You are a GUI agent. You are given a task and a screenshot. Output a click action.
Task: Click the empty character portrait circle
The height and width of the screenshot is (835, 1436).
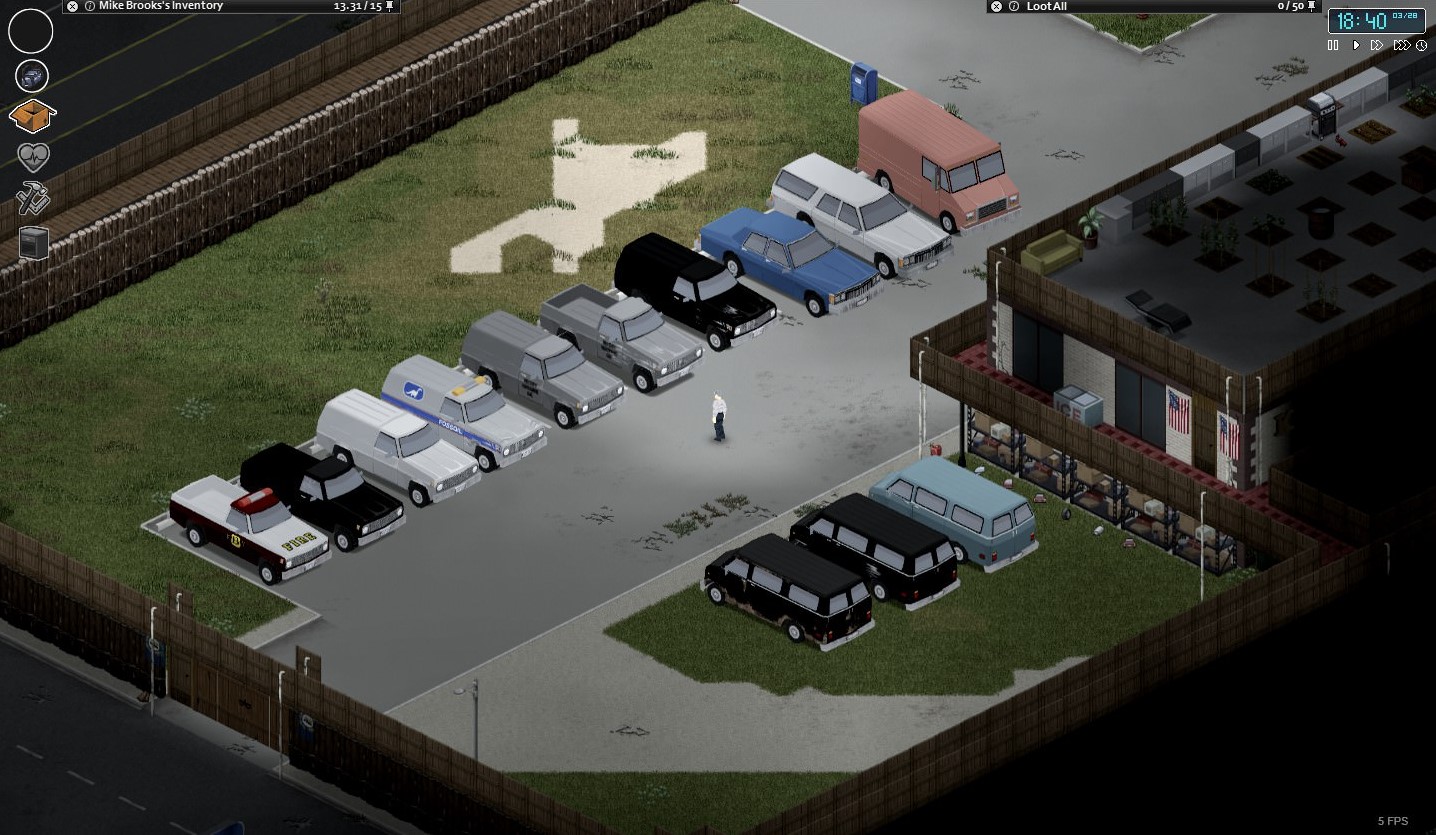pos(30,31)
